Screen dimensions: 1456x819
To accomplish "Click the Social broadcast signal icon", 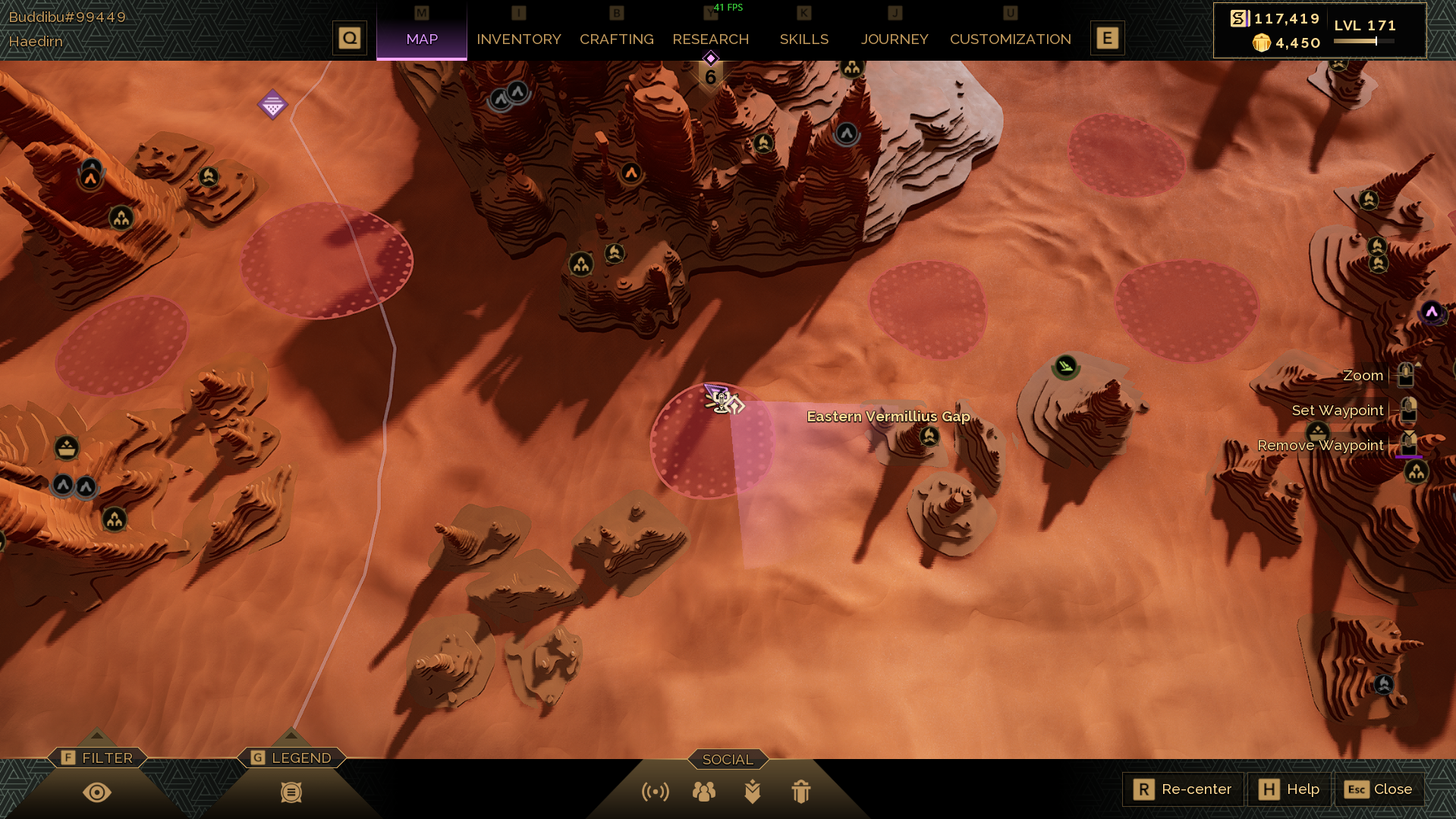I will click(655, 792).
